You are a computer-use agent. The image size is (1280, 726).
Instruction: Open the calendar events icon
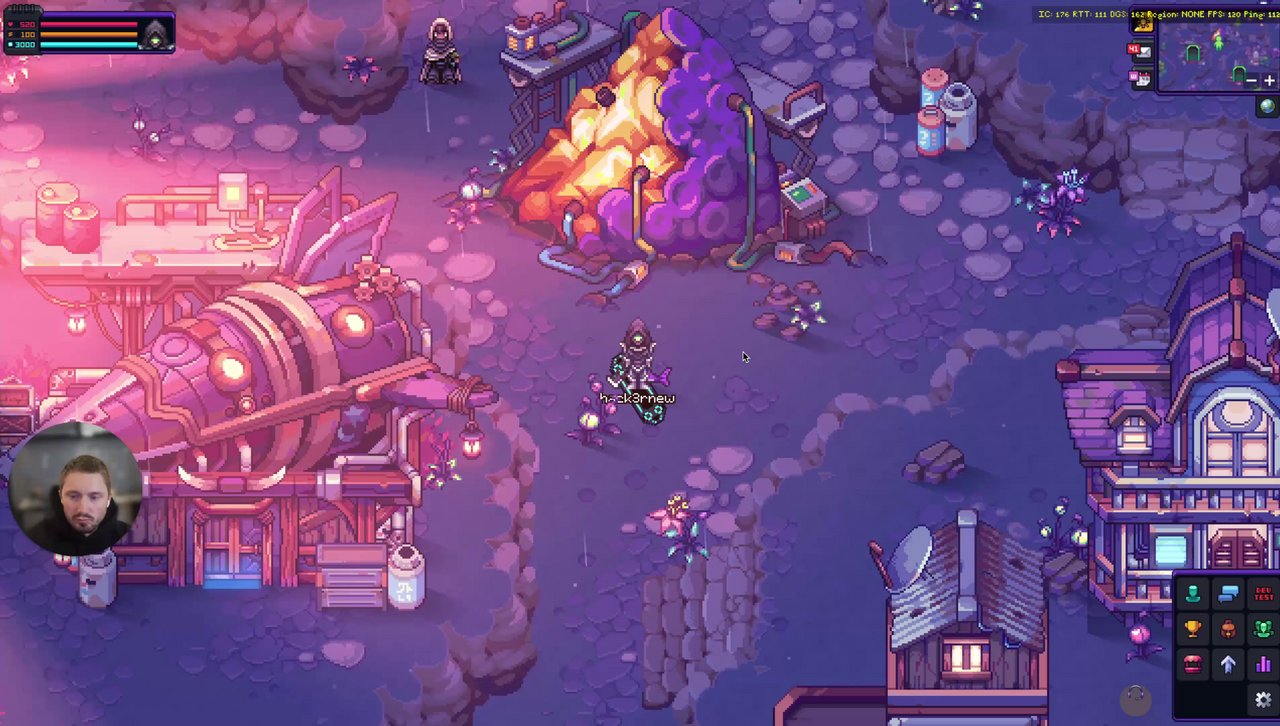tap(1141, 77)
